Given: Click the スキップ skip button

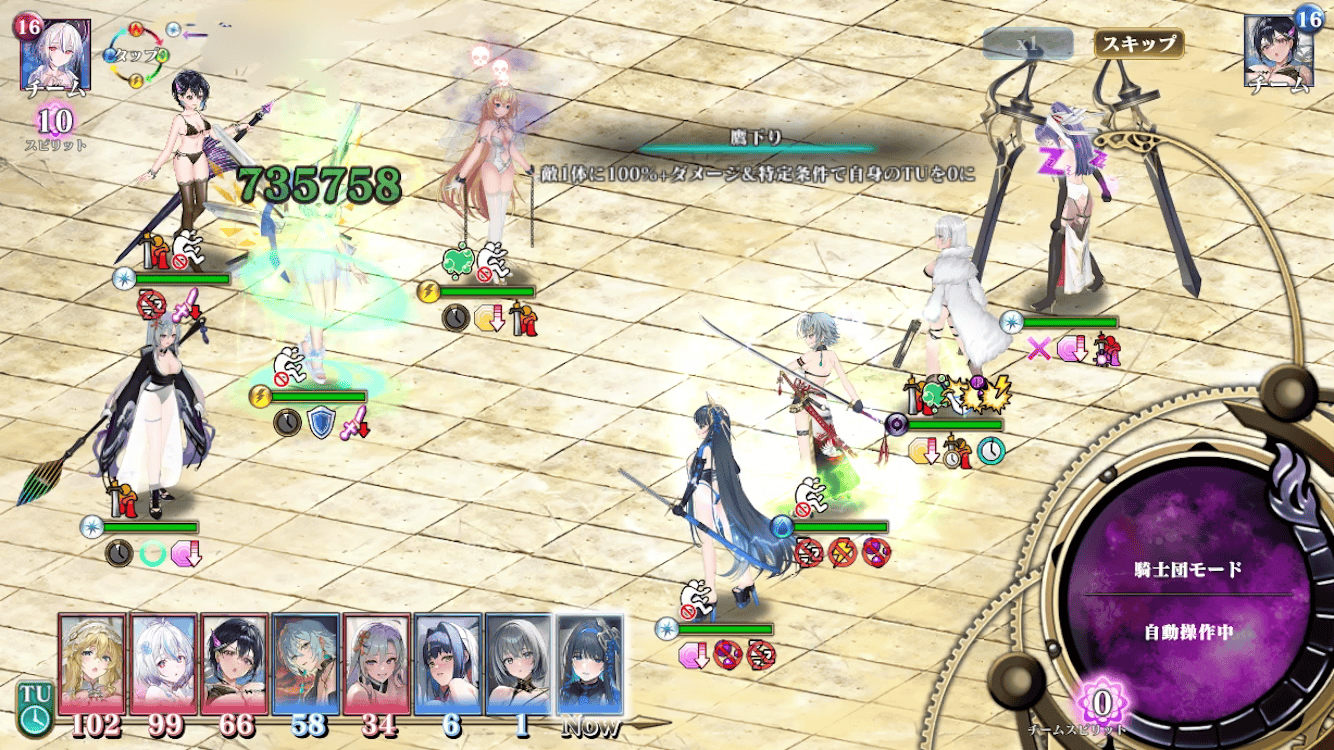Looking at the screenshot, I should 1139,44.
